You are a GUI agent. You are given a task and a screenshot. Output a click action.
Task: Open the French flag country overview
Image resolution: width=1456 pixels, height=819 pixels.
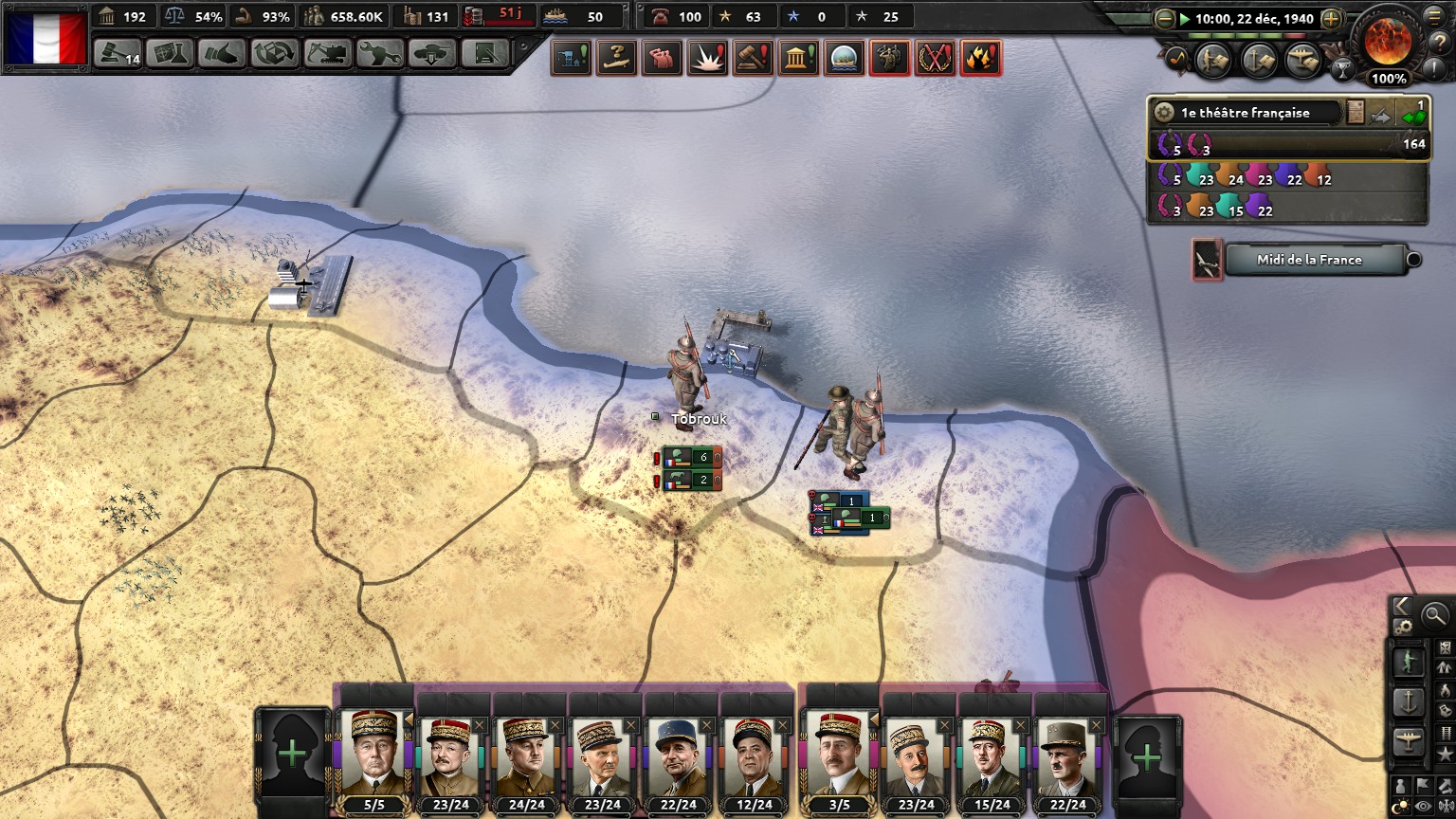coord(45,36)
